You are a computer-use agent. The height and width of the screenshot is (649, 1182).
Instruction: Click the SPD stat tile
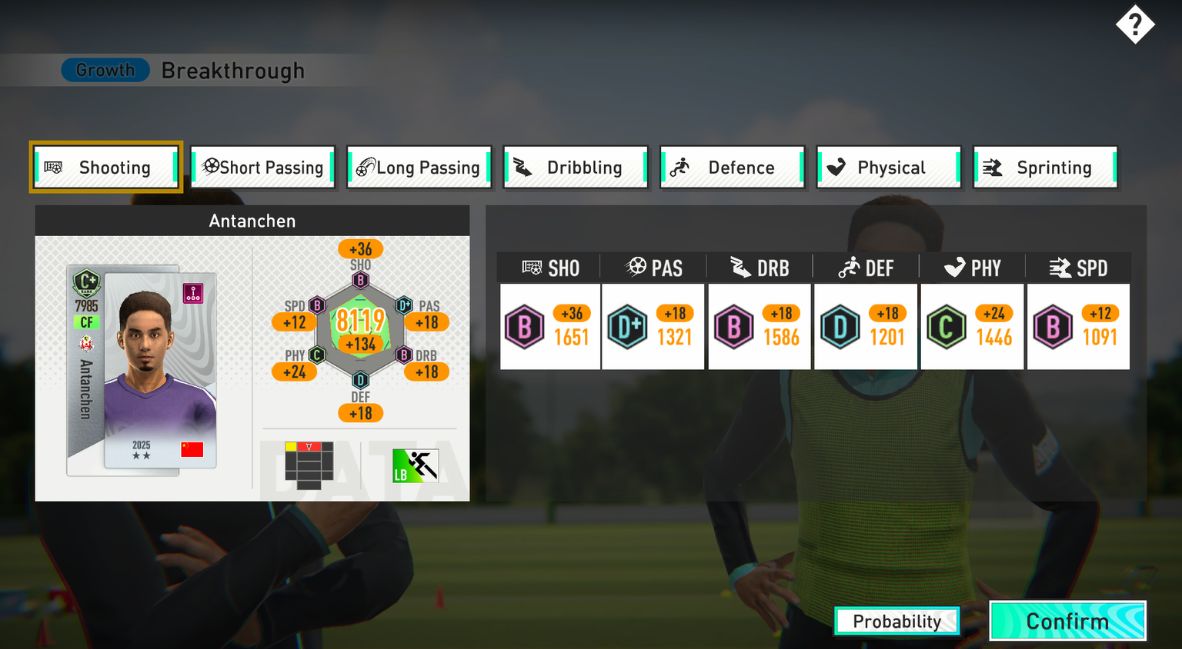1077,326
